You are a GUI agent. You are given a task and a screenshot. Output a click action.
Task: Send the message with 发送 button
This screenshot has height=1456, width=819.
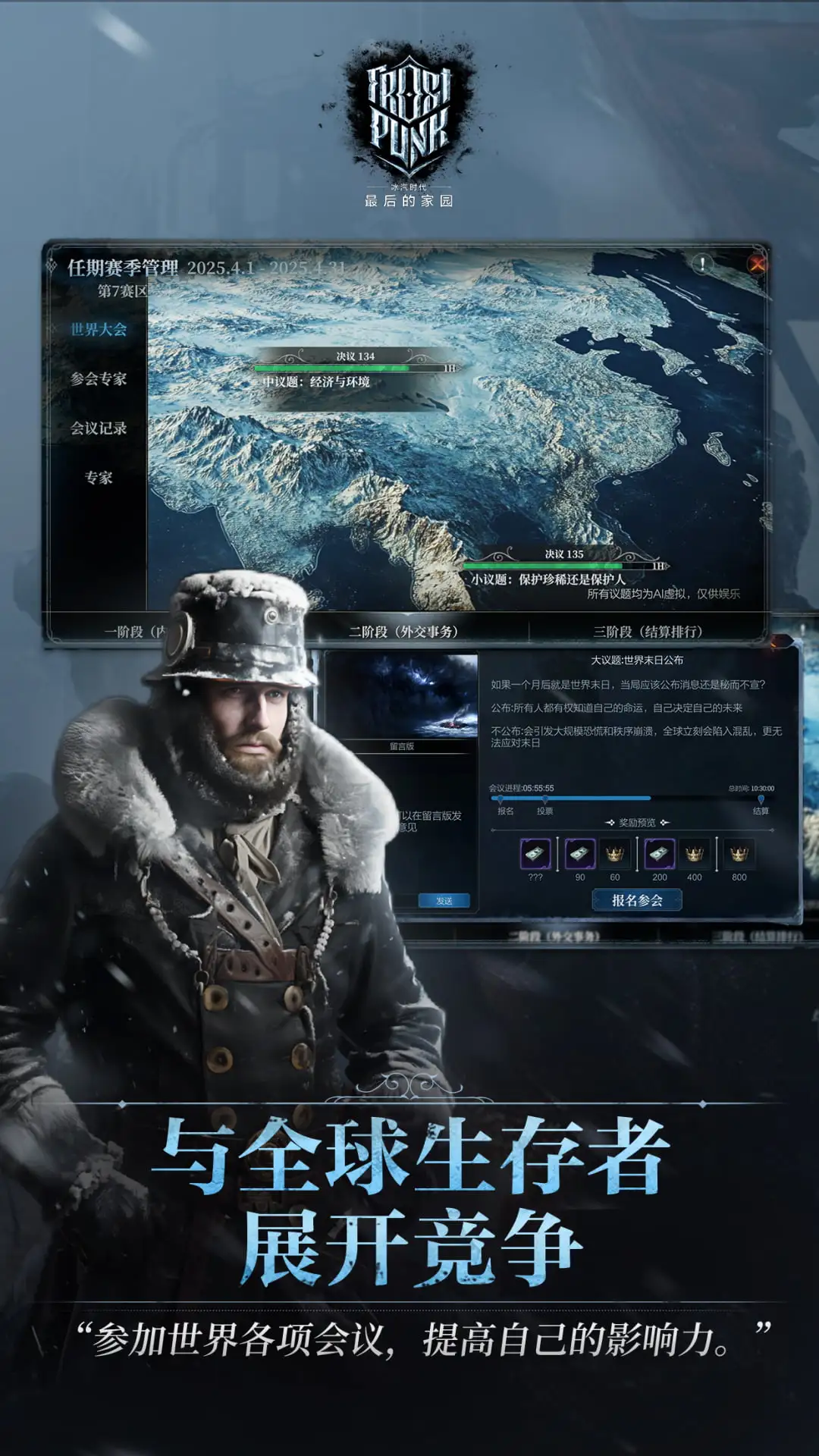coord(444,901)
